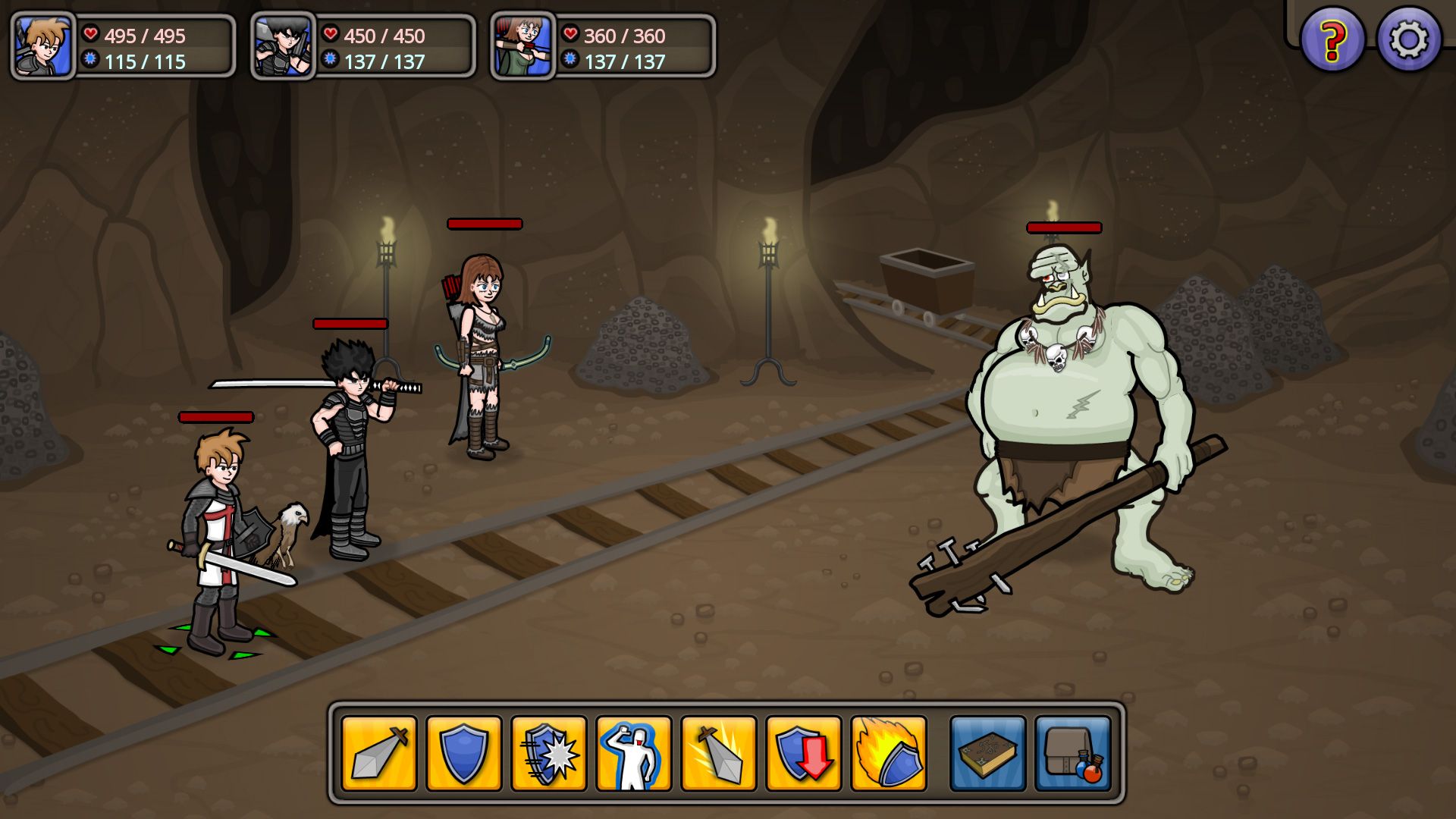Select the female archer's portrait
The image size is (1456, 819).
522,46
